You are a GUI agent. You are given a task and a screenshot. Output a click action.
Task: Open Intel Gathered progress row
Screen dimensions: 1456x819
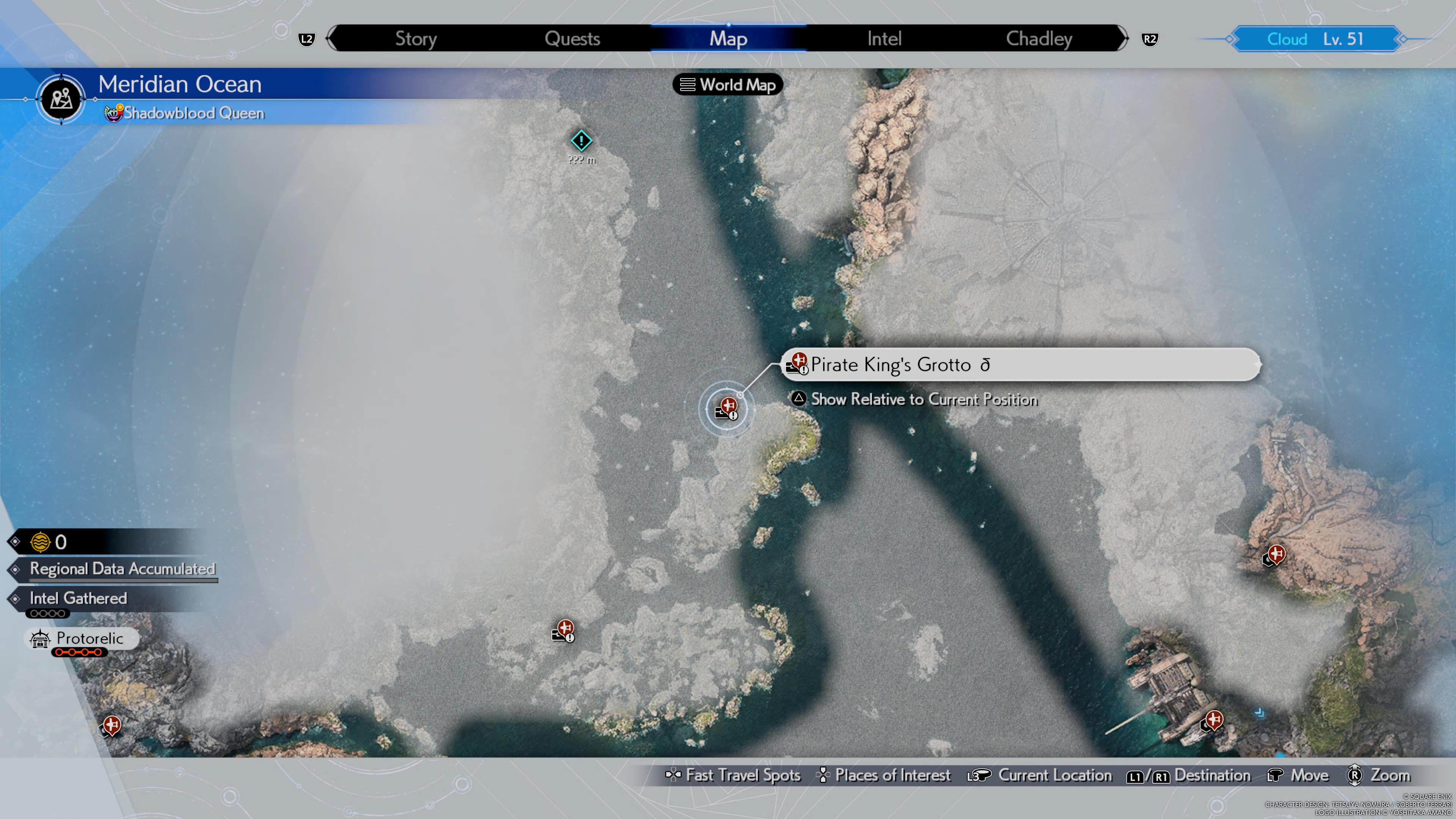[x=78, y=599]
